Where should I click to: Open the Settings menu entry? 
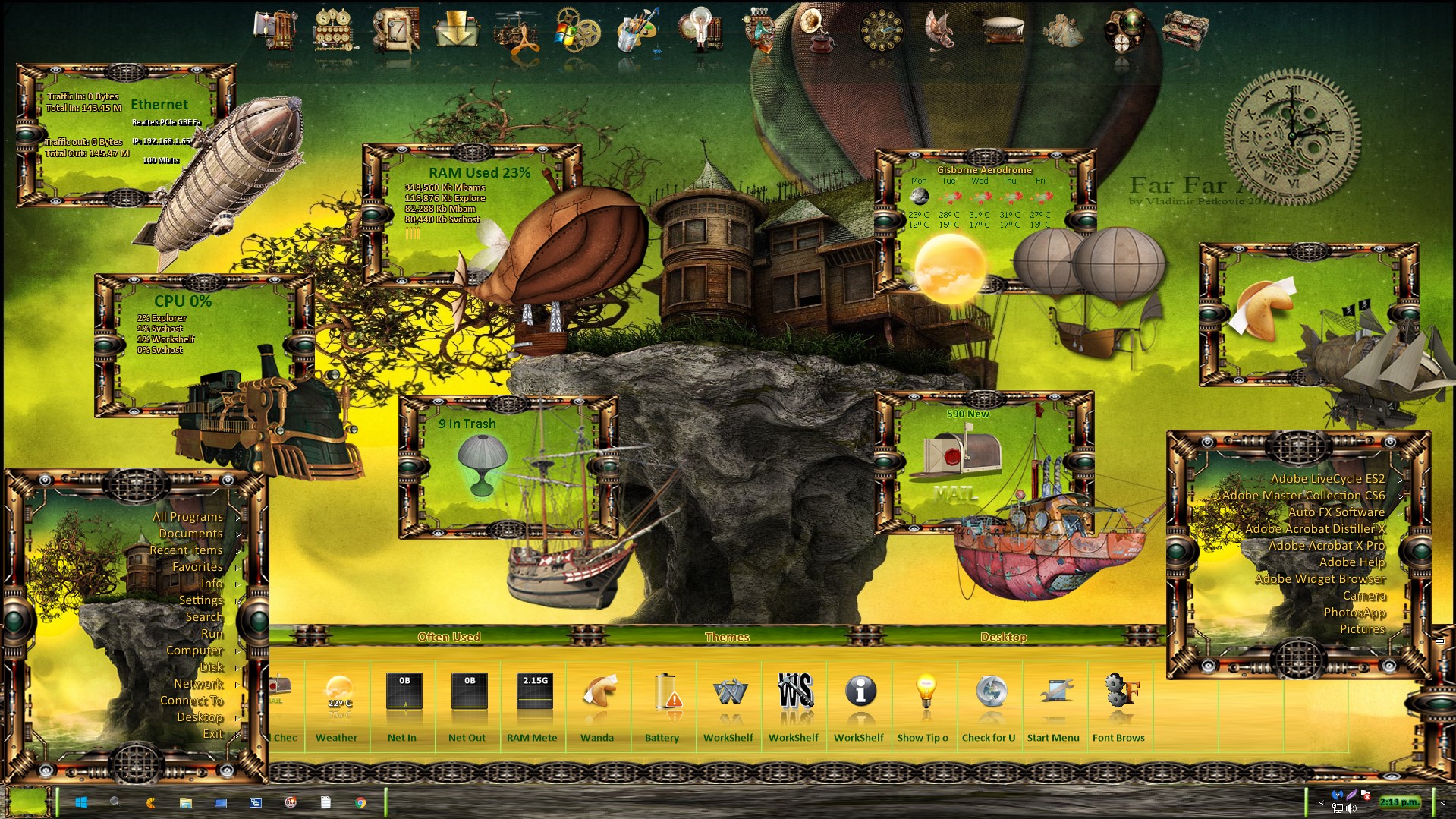200,600
